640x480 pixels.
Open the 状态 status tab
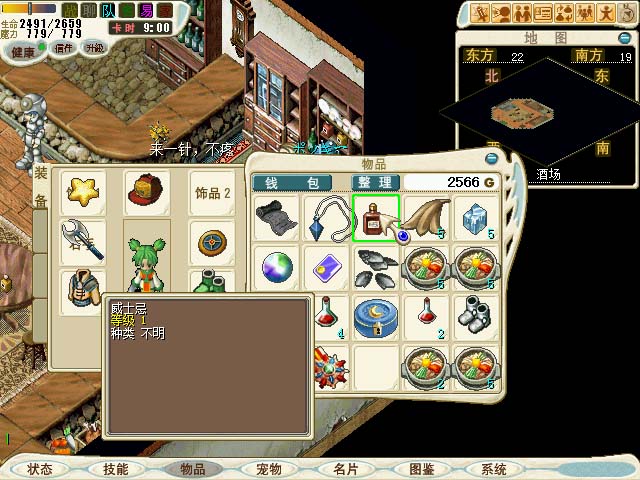pos(40,469)
